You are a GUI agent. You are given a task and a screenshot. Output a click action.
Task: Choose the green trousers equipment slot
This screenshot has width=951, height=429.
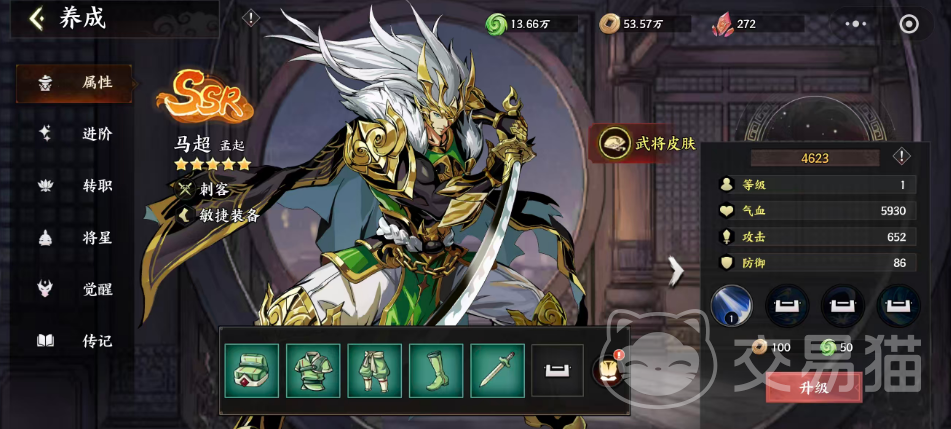374,370
